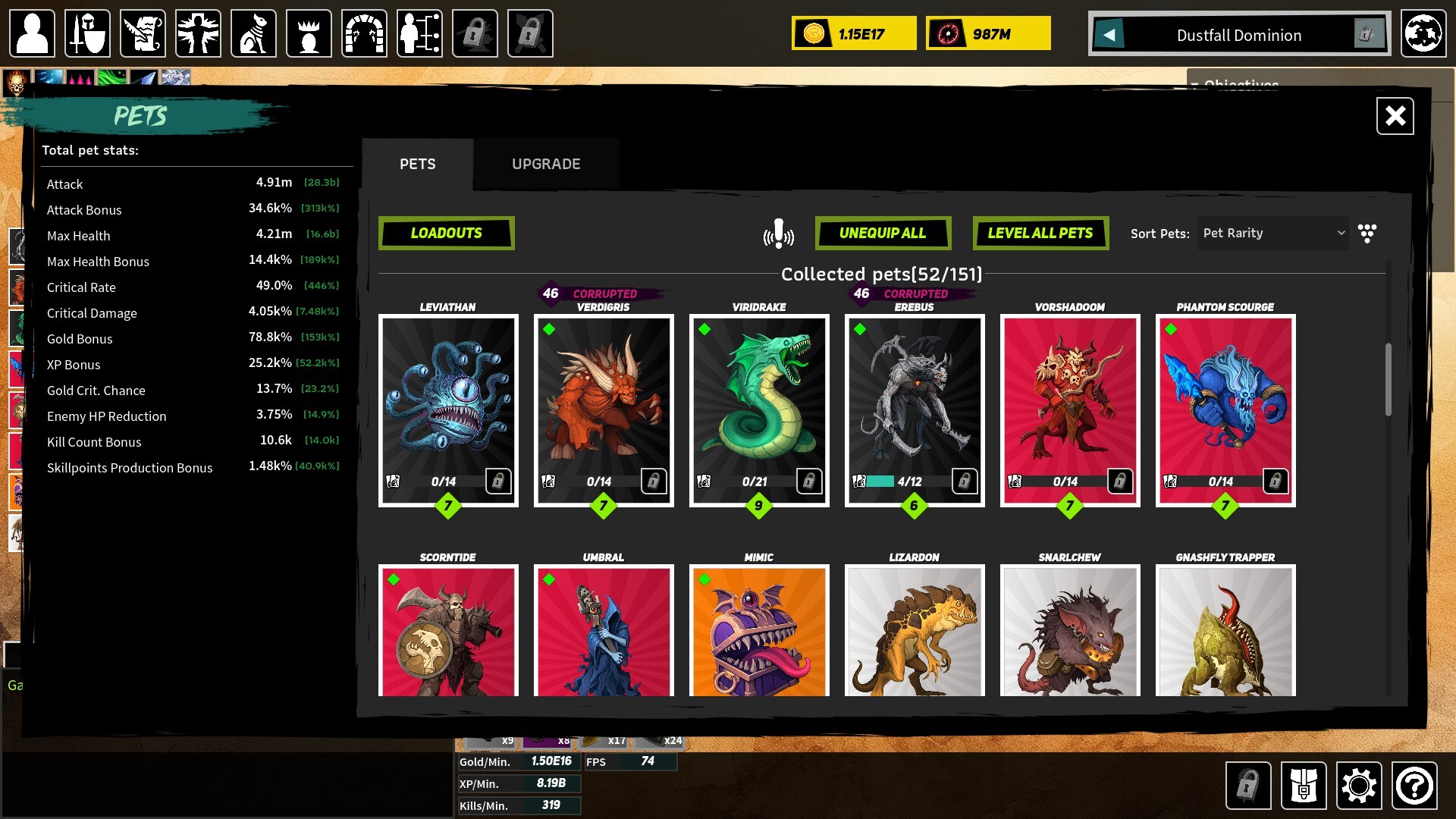Go to previous zone from Dustfall Dominion
The width and height of the screenshot is (1456, 819).
pyautogui.click(x=1109, y=34)
